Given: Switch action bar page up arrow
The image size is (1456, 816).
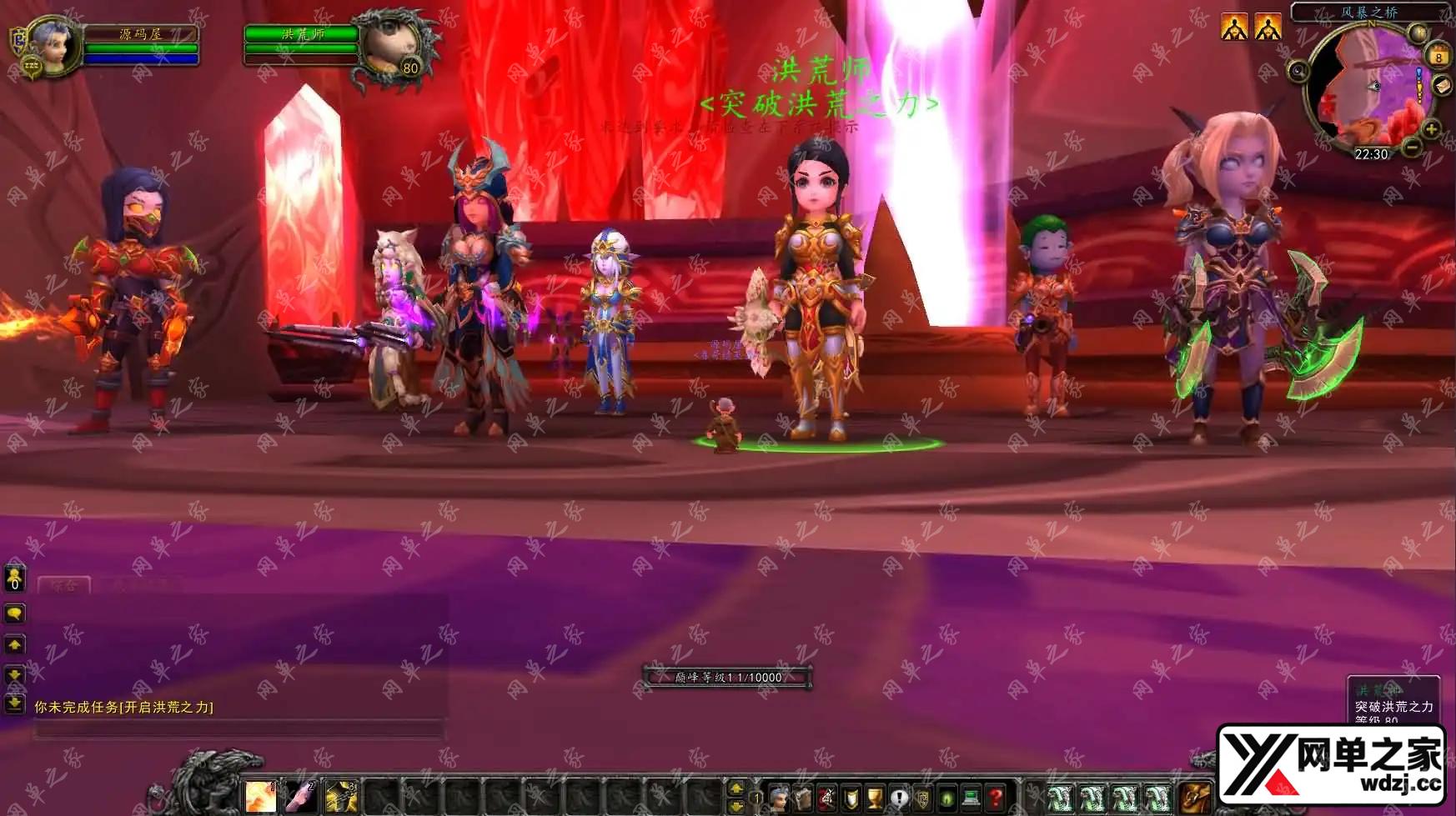Looking at the screenshot, I should point(736,787).
